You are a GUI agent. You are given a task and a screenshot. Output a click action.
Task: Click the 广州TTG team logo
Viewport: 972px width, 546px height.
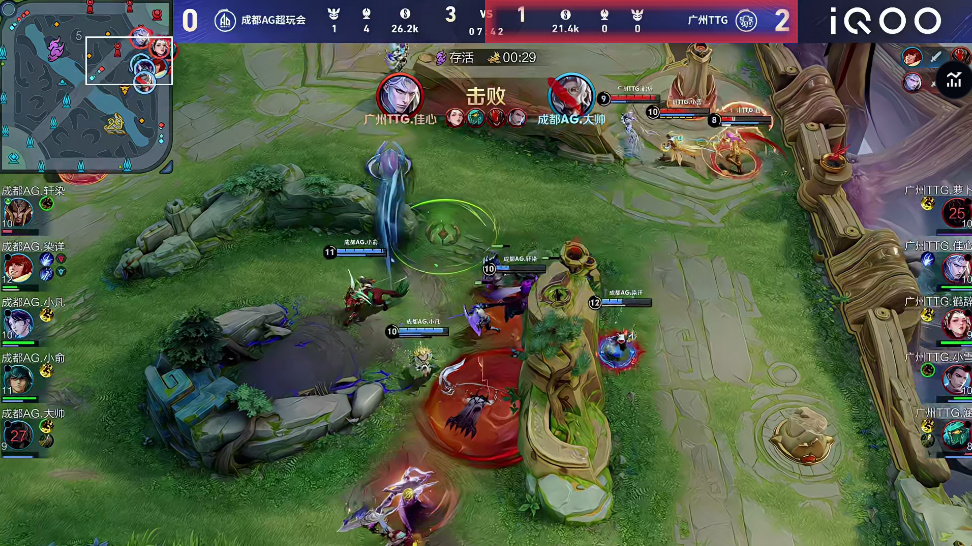pos(745,20)
